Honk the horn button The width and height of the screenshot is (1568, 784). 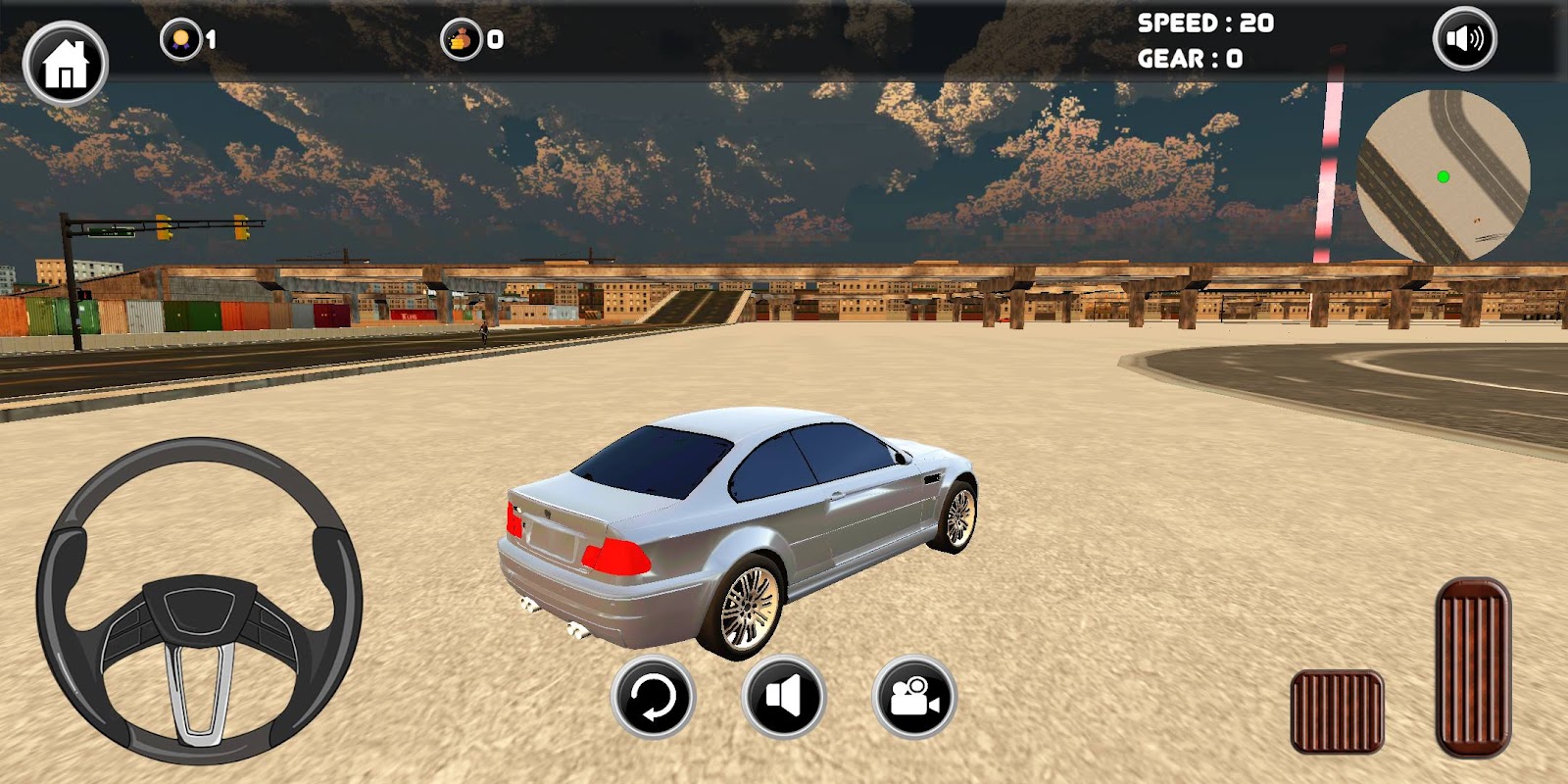[x=783, y=698]
